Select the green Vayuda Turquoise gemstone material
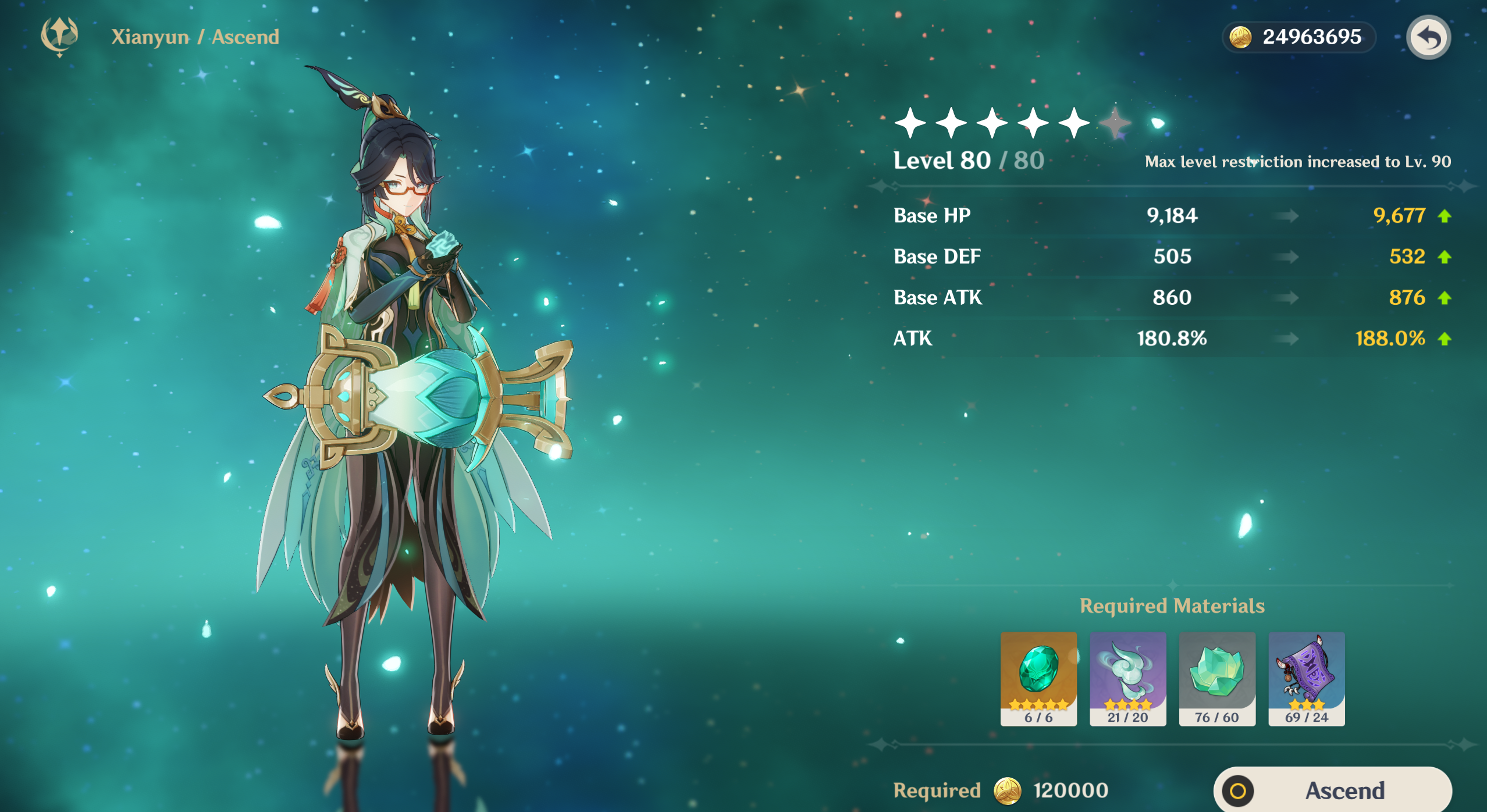This screenshot has width=1487, height=812. [1038, 678]
